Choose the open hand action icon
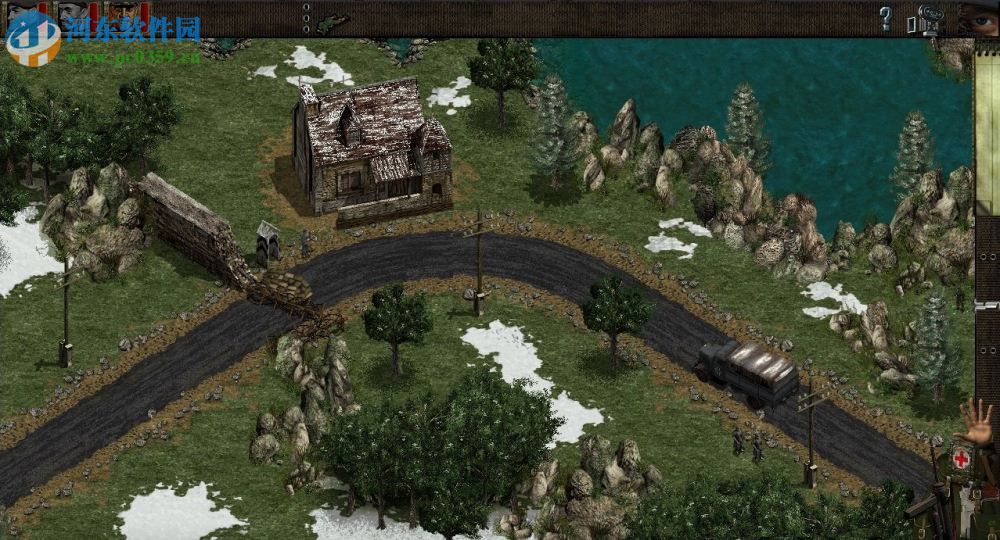This screenshot has height=540, width=1000. [x=976, y=422]
